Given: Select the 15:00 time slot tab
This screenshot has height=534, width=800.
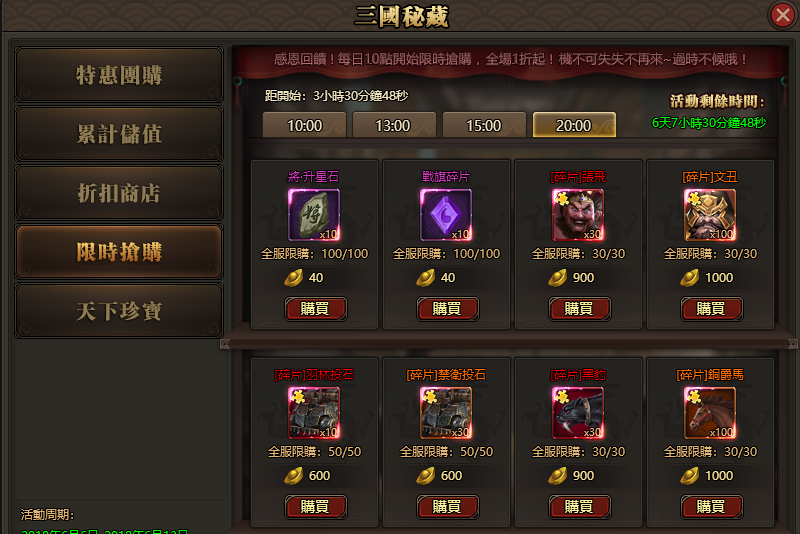Looking at the screenshot, I should pyautogui.click(x=483, y=125).
